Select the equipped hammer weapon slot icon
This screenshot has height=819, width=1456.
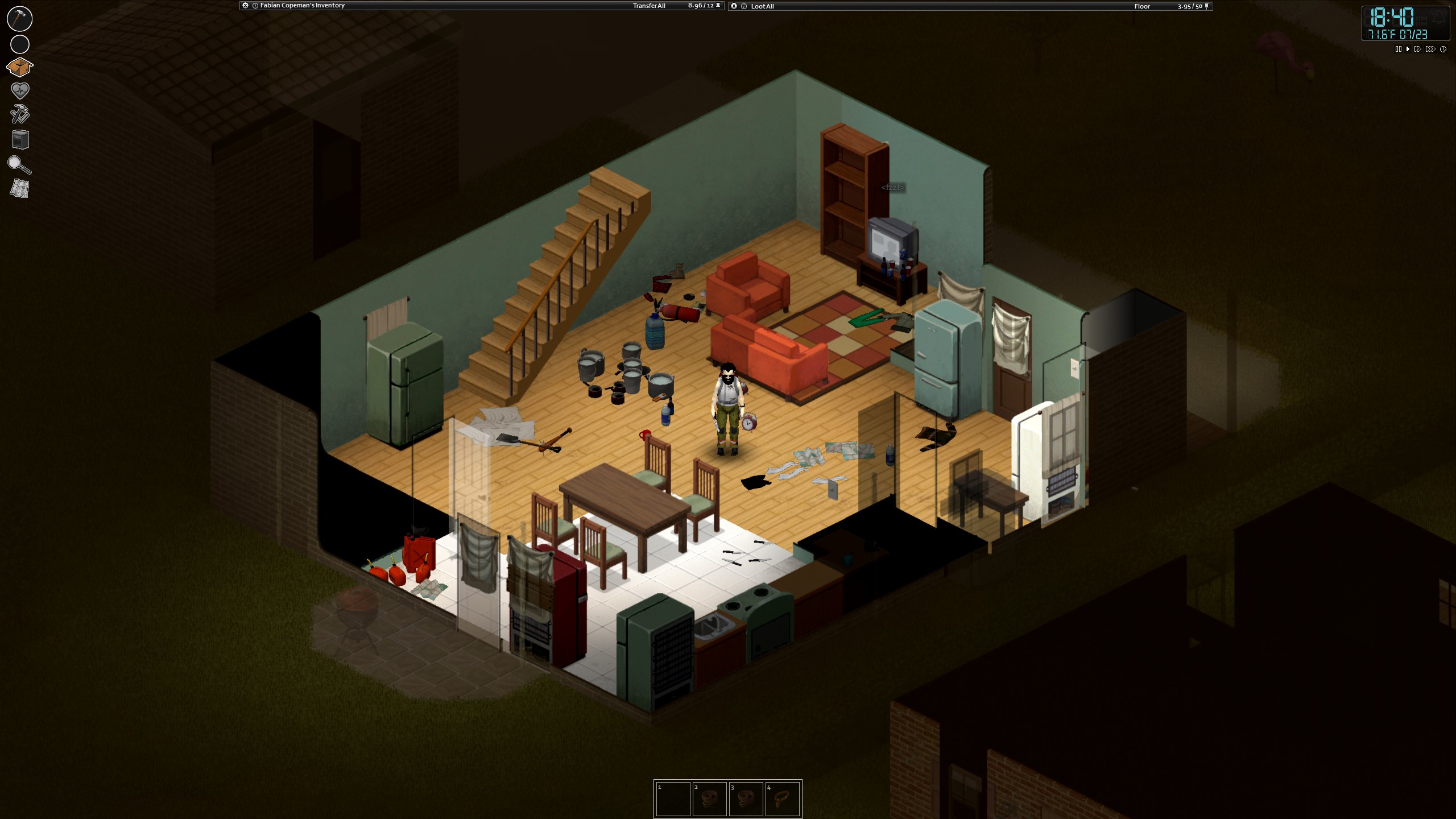click(19, 19)
